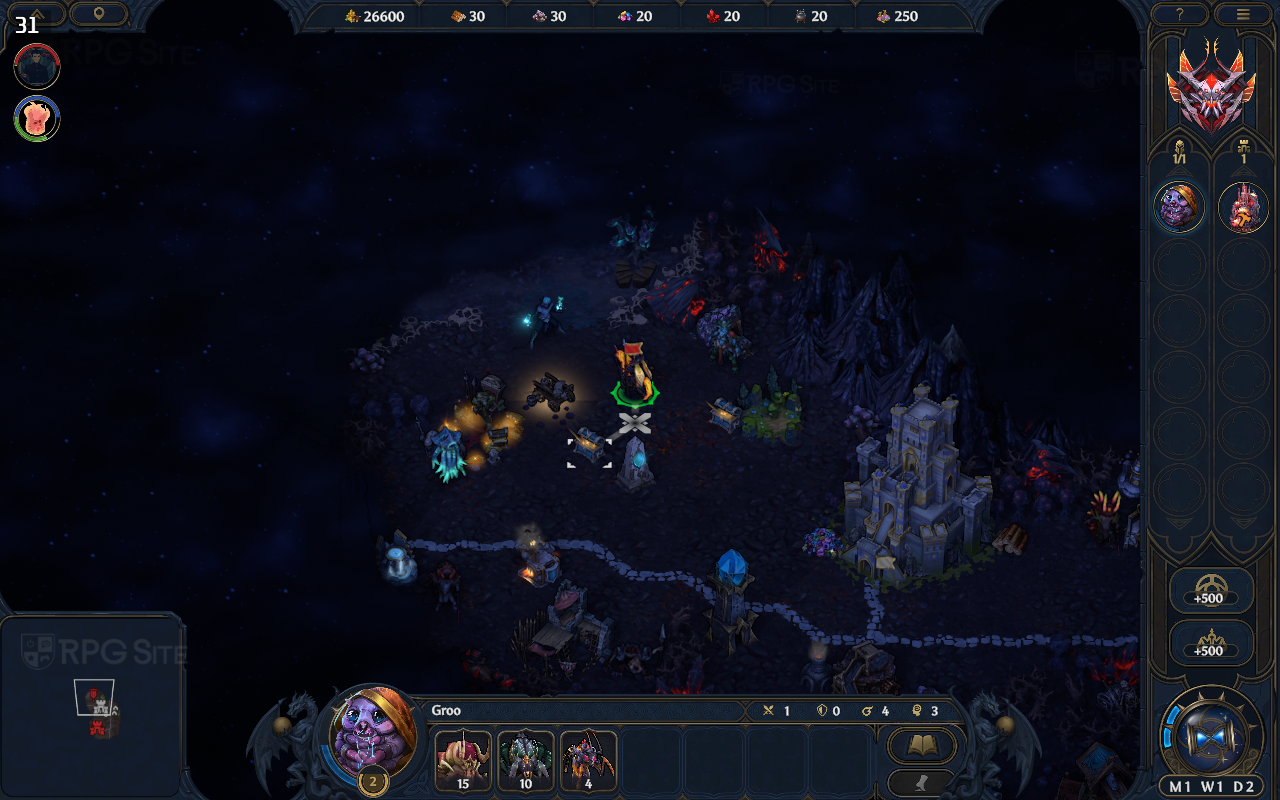Open the help question mark button

1180,14
